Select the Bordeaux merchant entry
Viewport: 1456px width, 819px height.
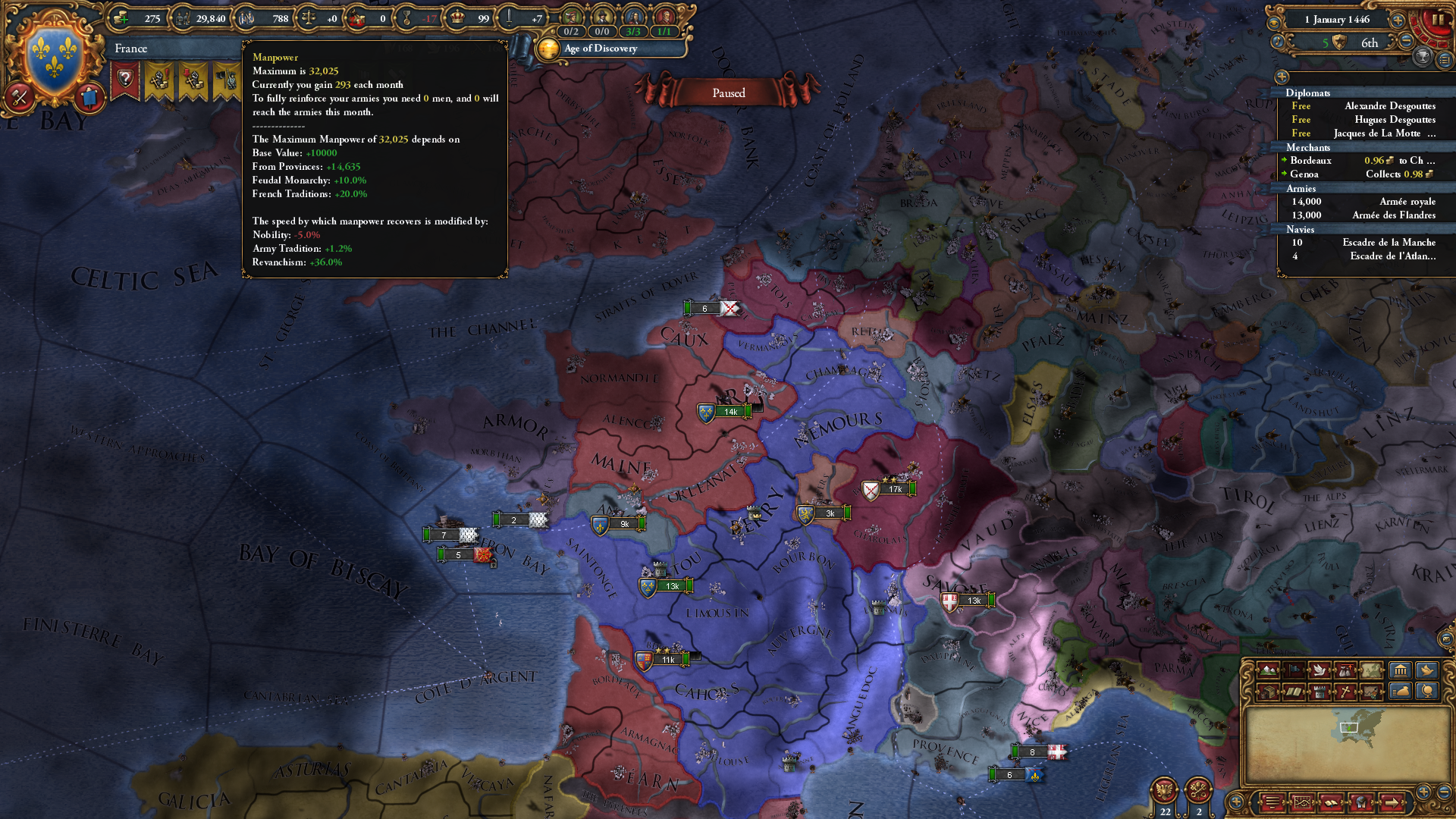point(1310,161)
